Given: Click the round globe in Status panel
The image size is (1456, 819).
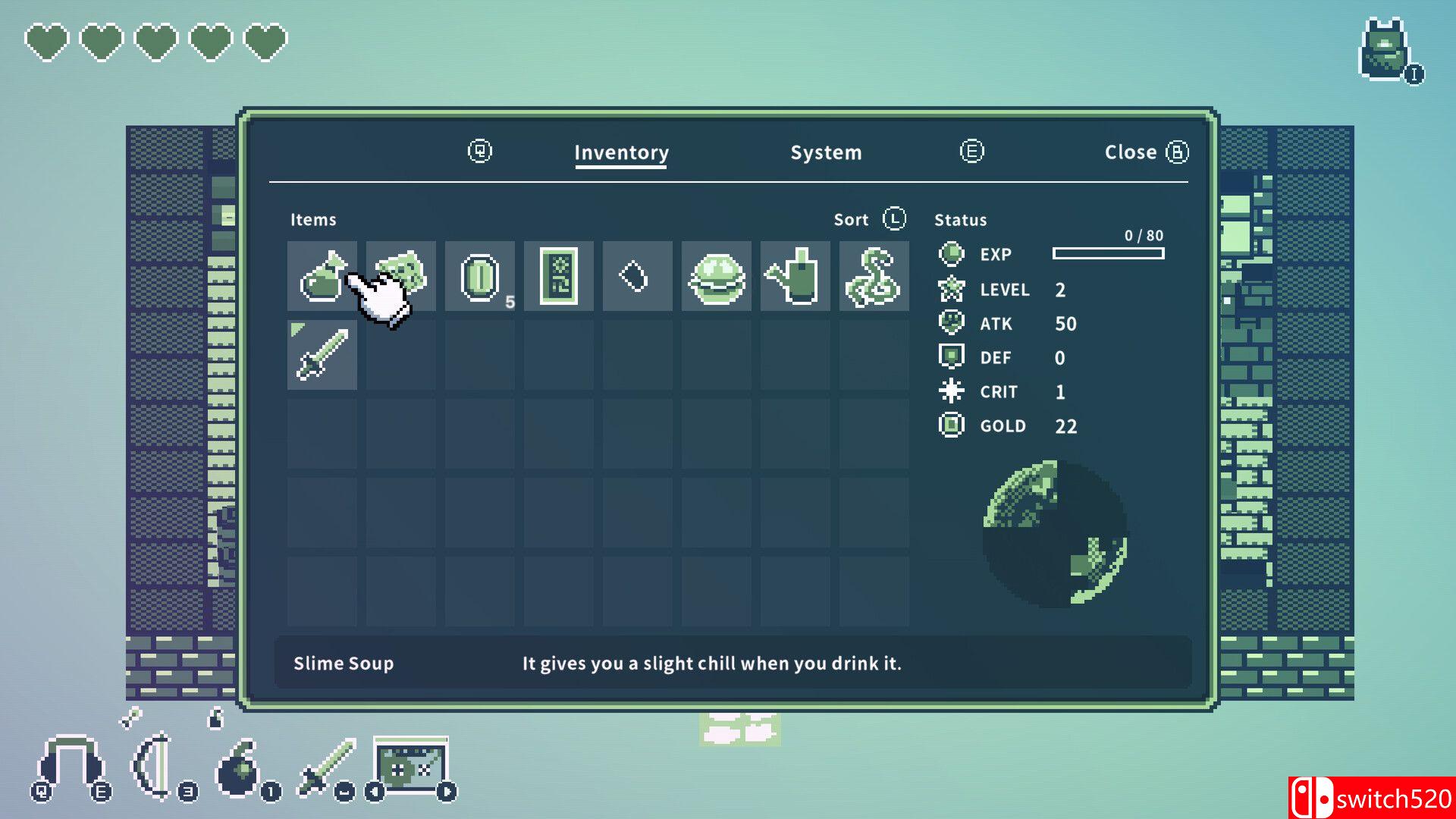Looking at the screenshot, I should pos(1054,532).
